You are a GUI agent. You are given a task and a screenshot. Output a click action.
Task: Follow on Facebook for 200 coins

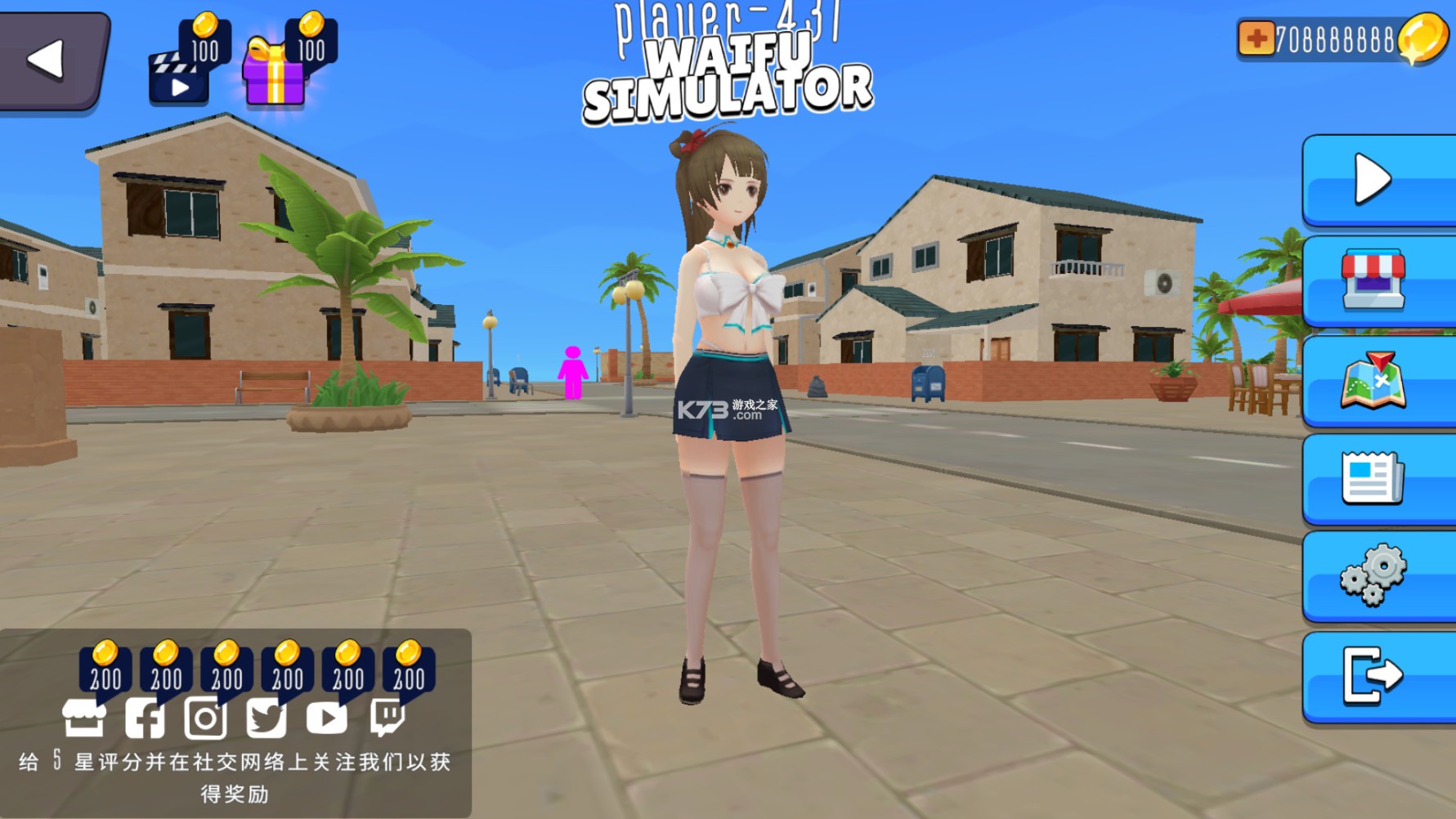145,718
